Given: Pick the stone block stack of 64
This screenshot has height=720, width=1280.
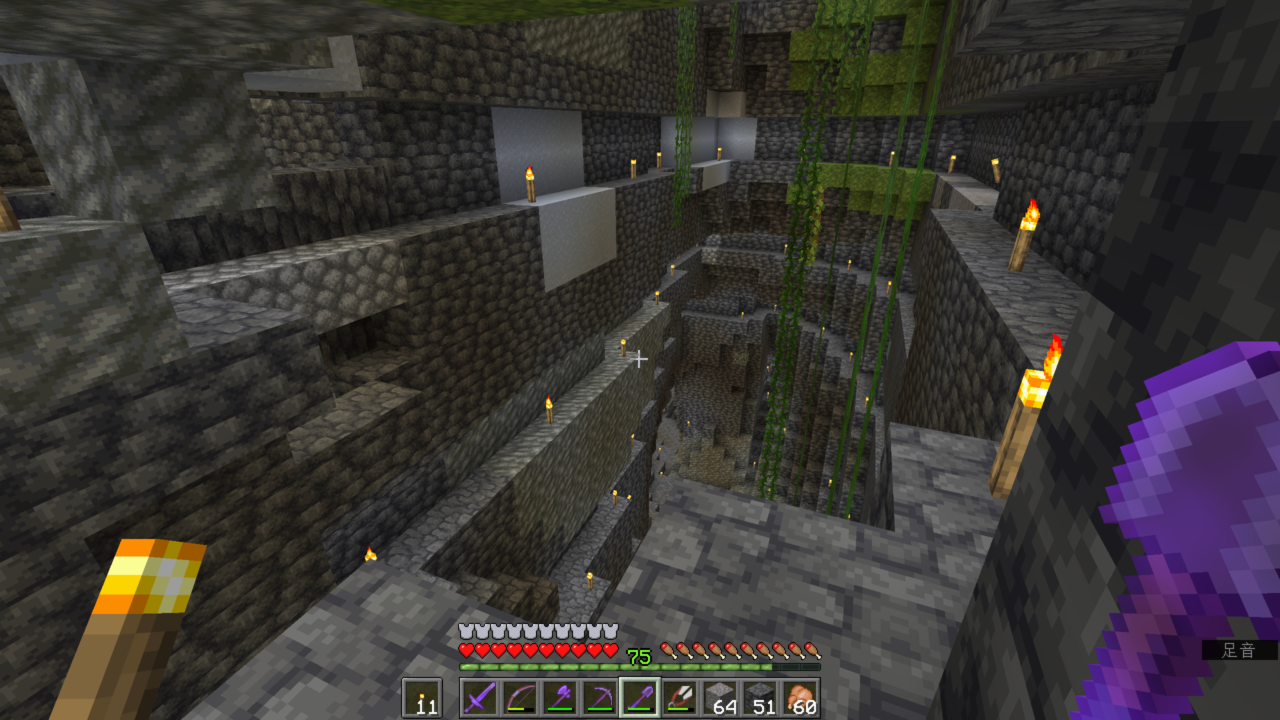Looking at the screenshot, I should tap(719, 697).
